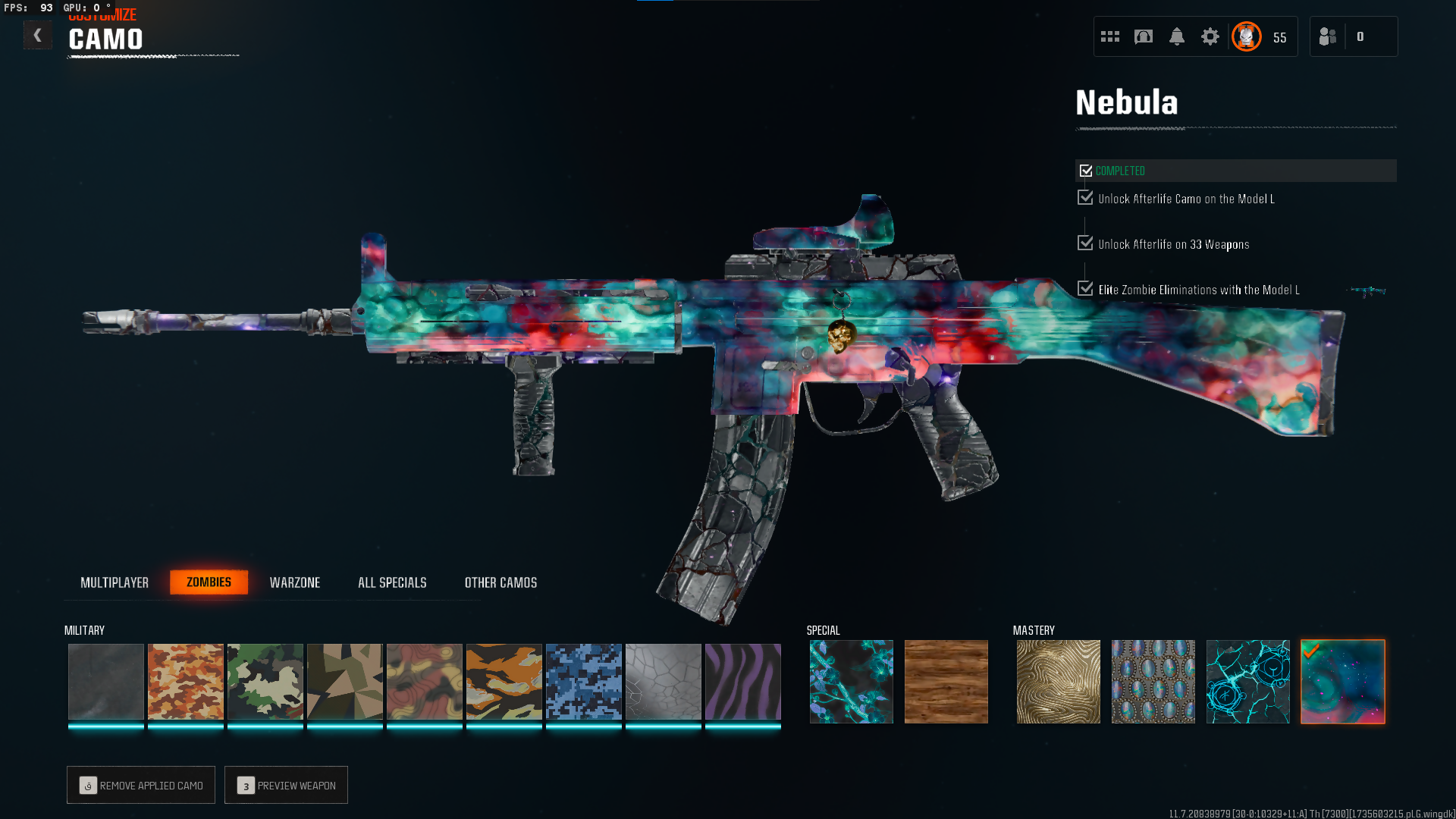The width and height of the screenshot is (1456, 819).
Task: Open the Warzone camo tab
Action: tap(295, 582)
